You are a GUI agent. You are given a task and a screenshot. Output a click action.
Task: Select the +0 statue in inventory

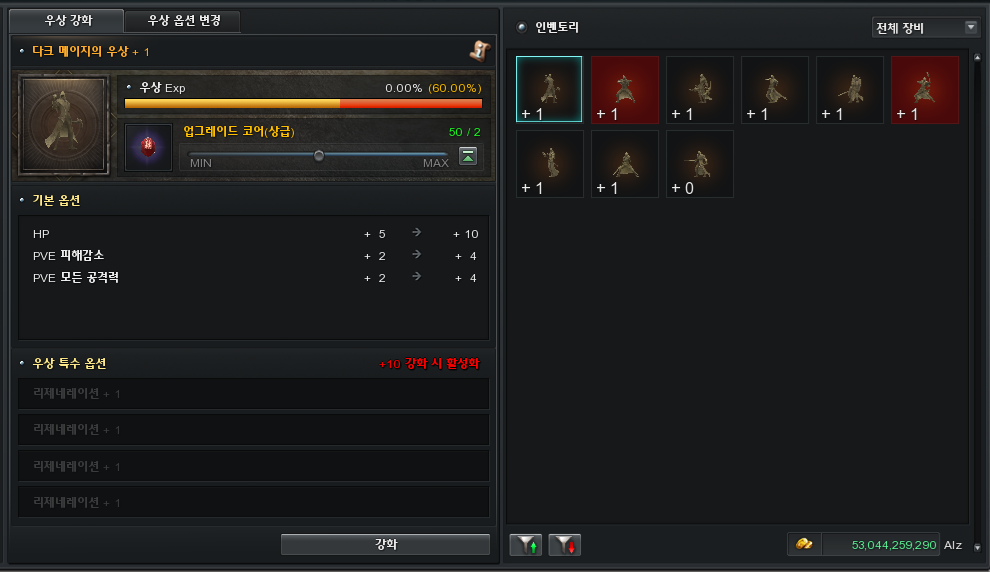700,164
